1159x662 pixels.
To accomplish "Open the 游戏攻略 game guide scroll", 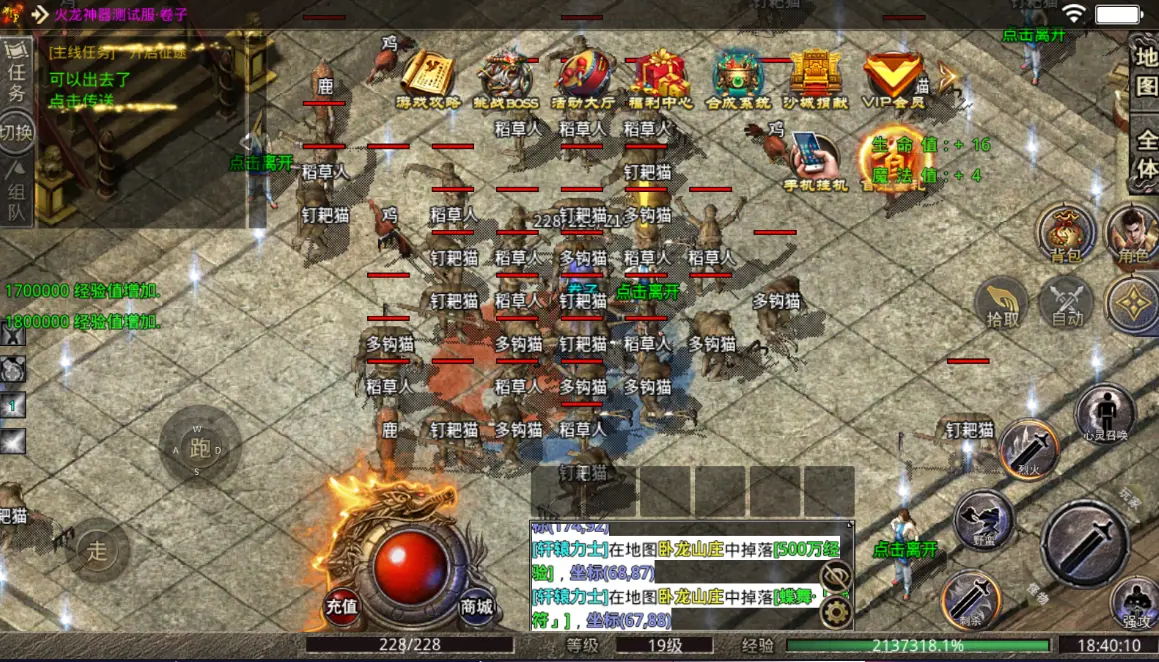I will [427, 76].
